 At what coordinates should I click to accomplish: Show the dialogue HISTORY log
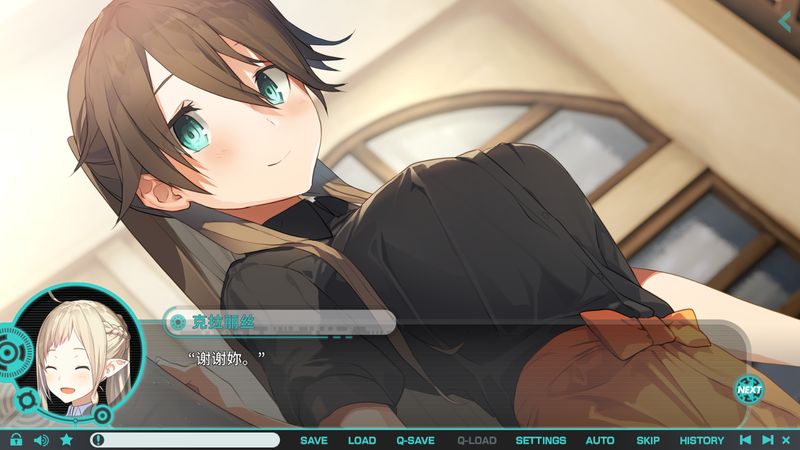701,440
